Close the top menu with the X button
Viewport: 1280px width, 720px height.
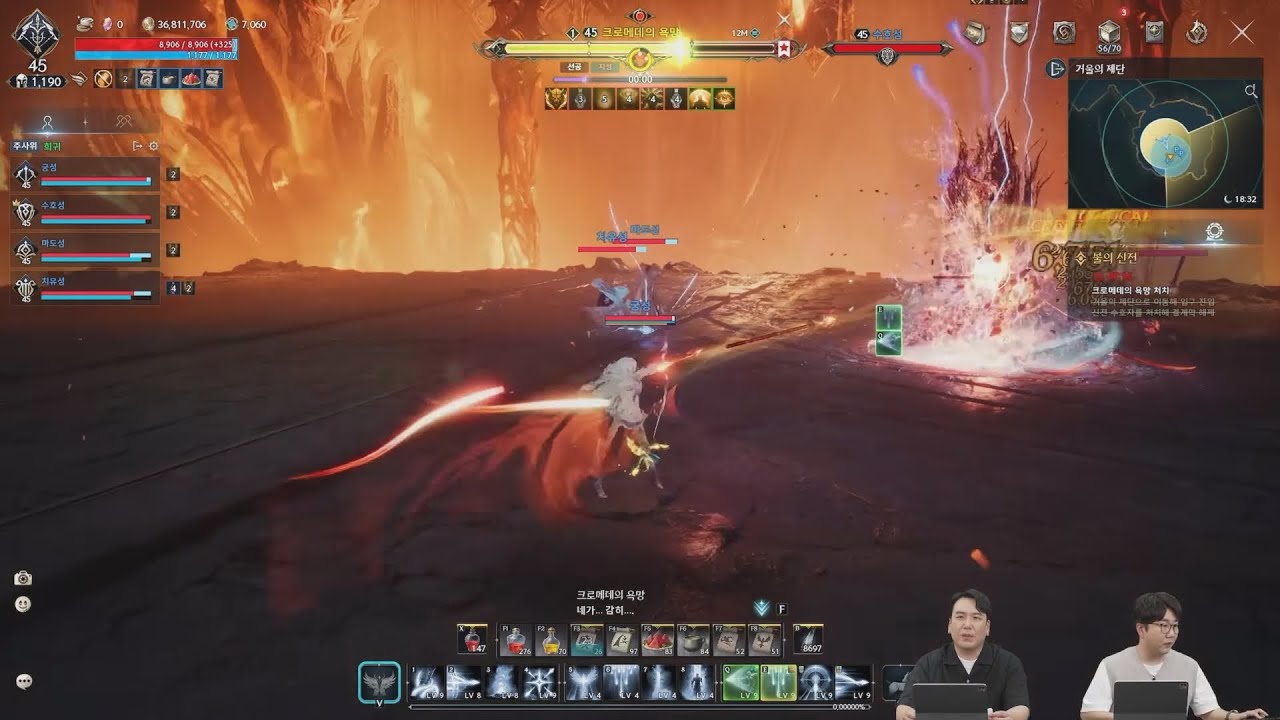tap(1242, 33)
